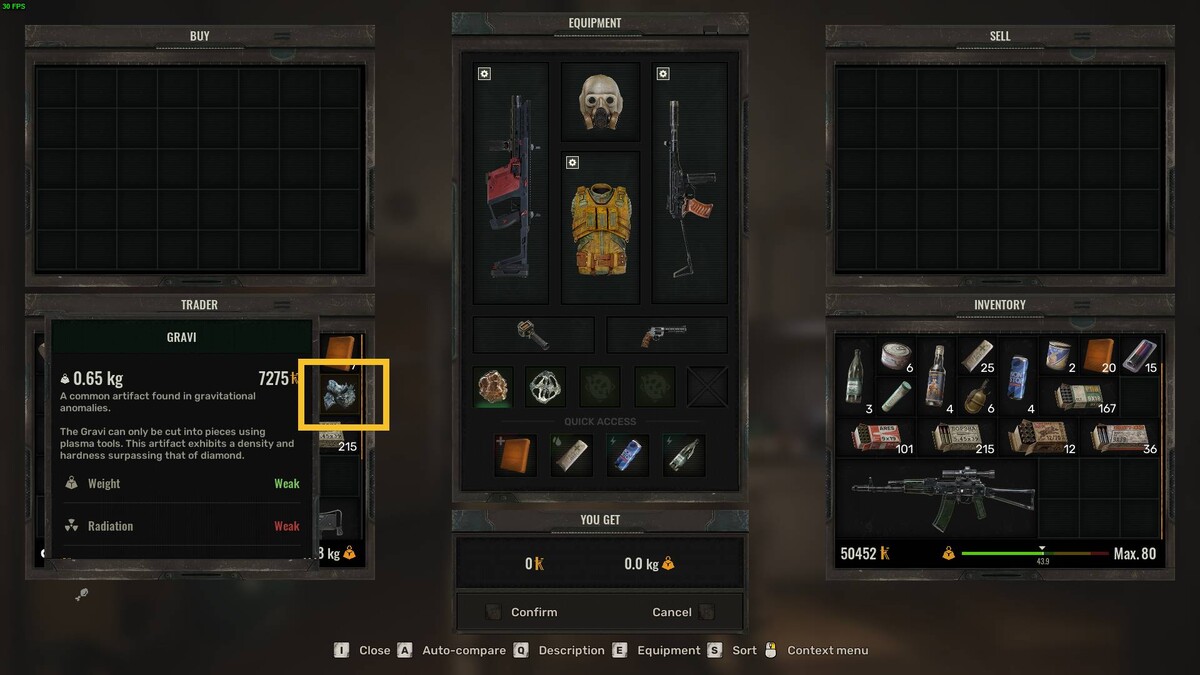The image size is (1200, 675).
Task: Click the white cage-like artifact slot
Action: [x=546, y=386]
